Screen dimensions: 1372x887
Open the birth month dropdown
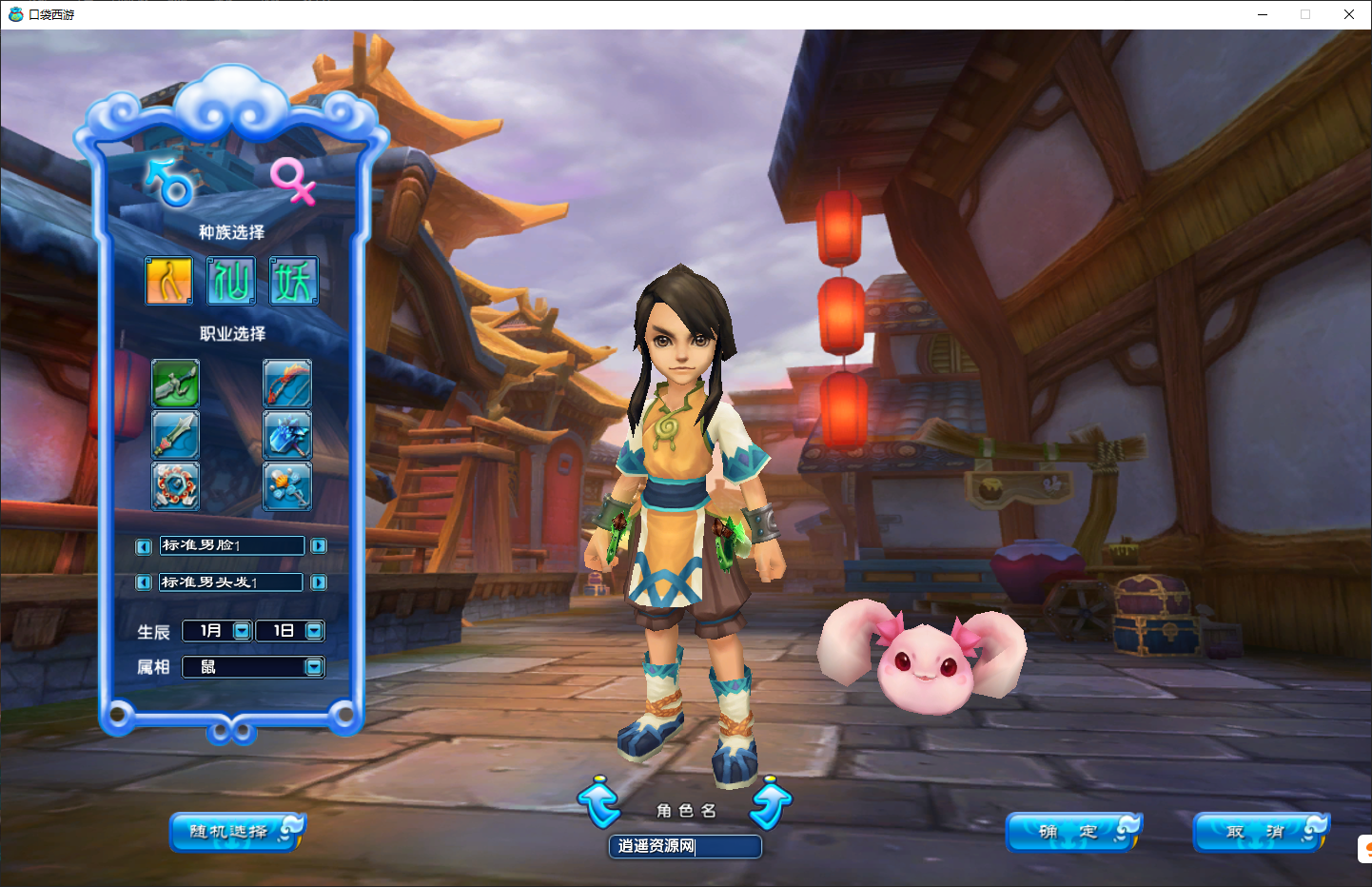242,630
